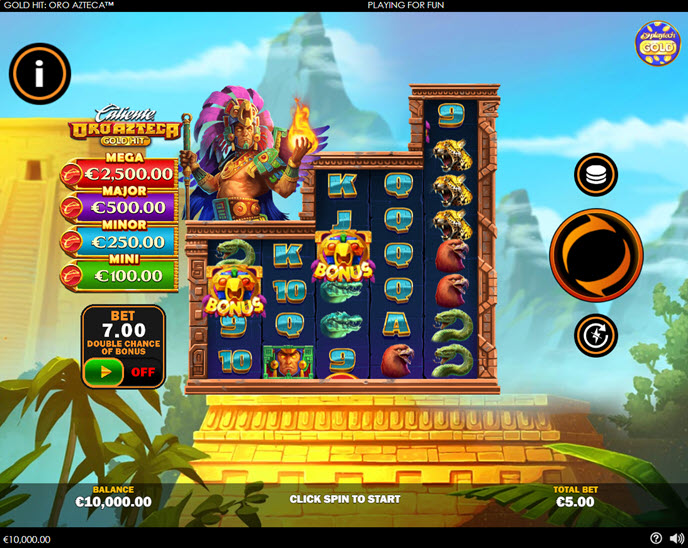Spin the reels with the orange arrows button
688x548 pixels.
(x=596, y=255)
